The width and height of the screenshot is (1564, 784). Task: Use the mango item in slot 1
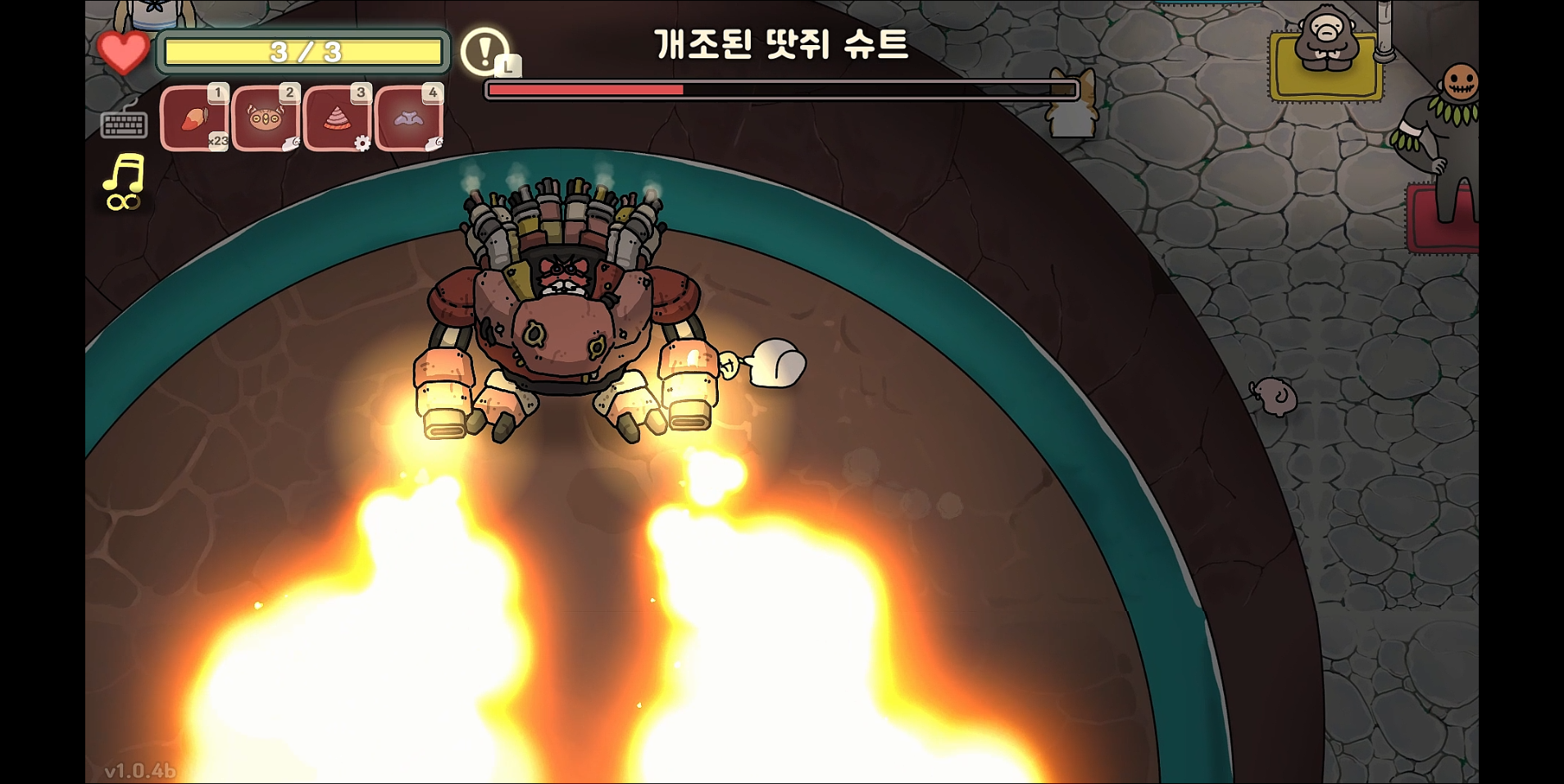tap(195, 119)
